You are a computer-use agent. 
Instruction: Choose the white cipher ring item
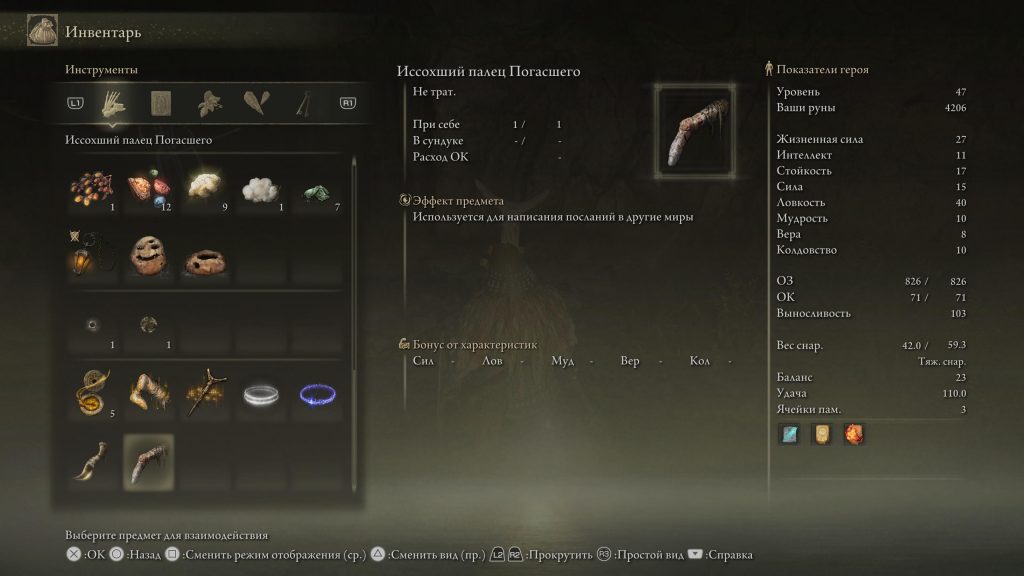[262, 394]
